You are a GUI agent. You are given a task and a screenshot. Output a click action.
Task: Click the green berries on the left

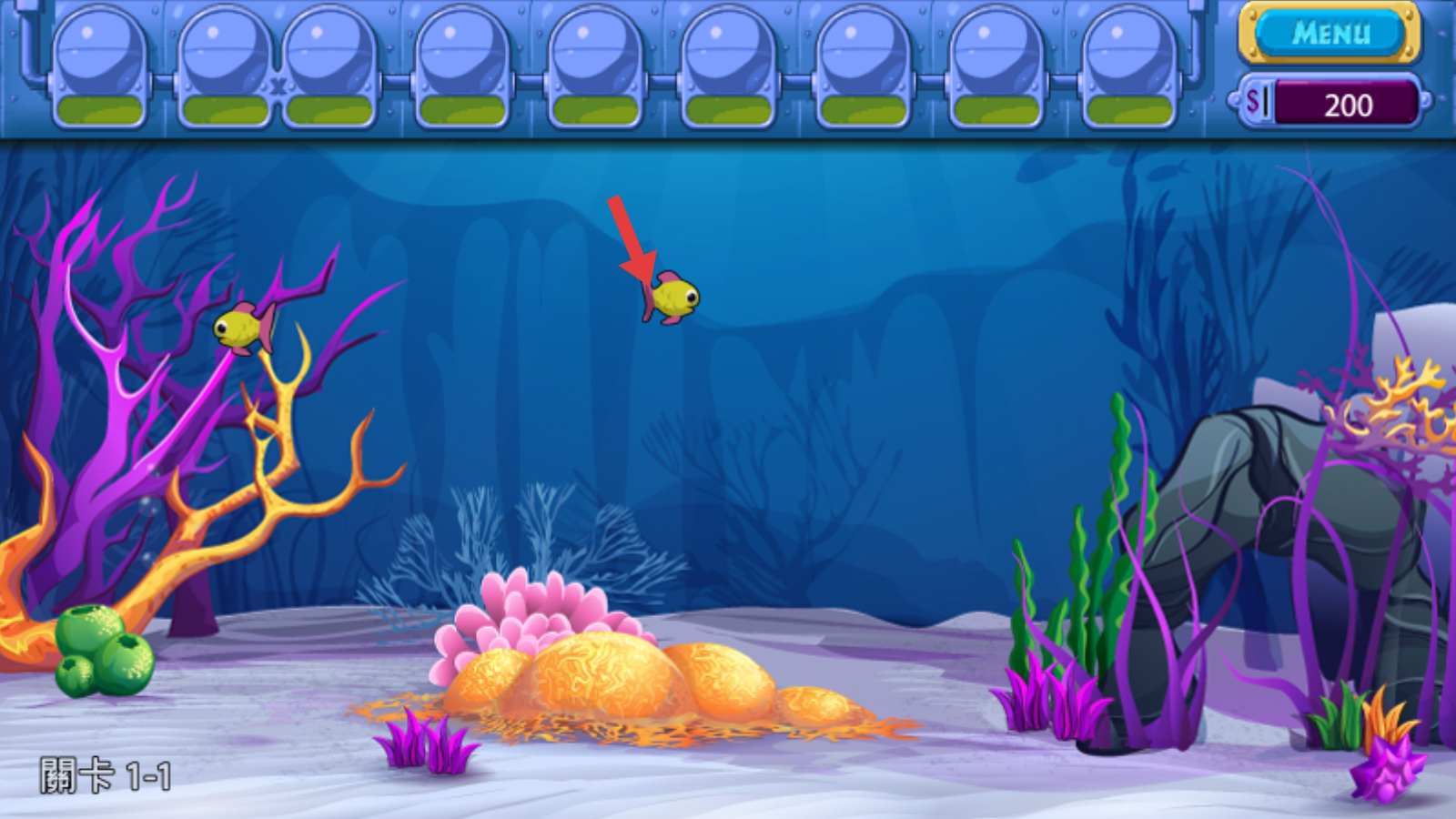click(x=100, y=651)
